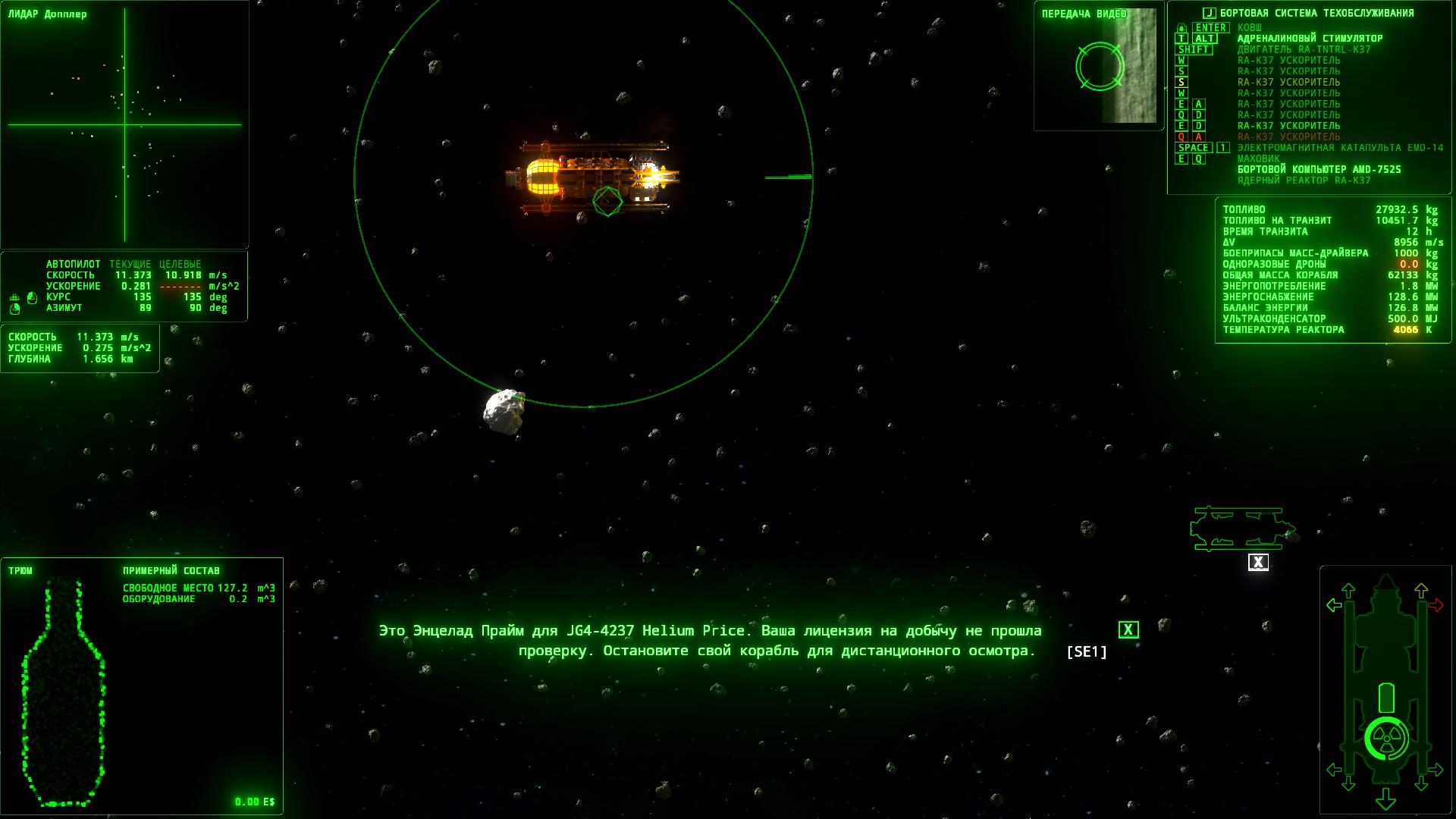Screen dimensions: 1456x819
Task: Toggle ЯДЕРНЫЙ РЕАКТОР RA-K37 entry
Action: pyautogui.click(x=1304, y=180)
